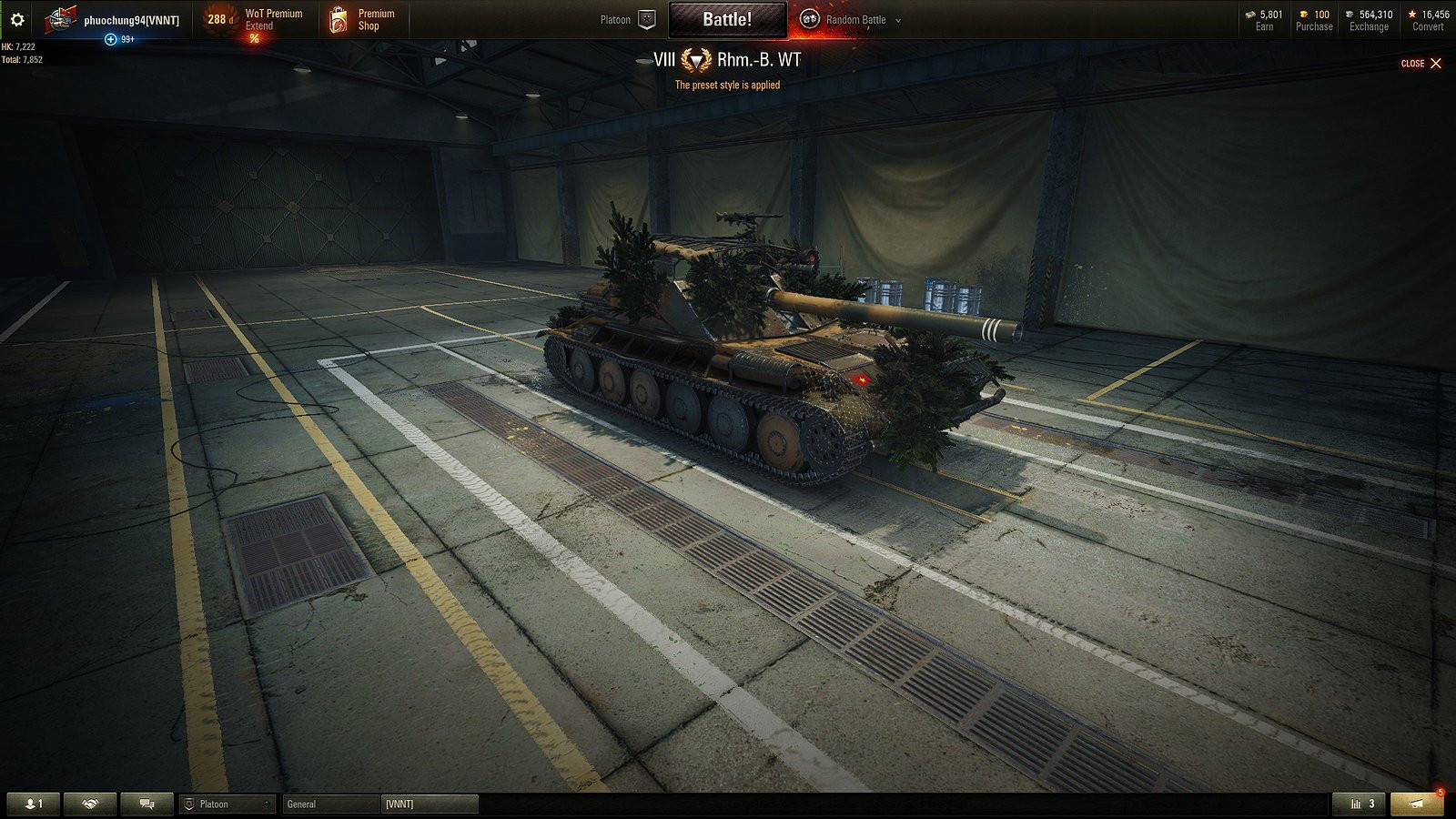Open player profile of phuochung94
This screenshot has height=819, width=1456.
click(x=132, y=18)
